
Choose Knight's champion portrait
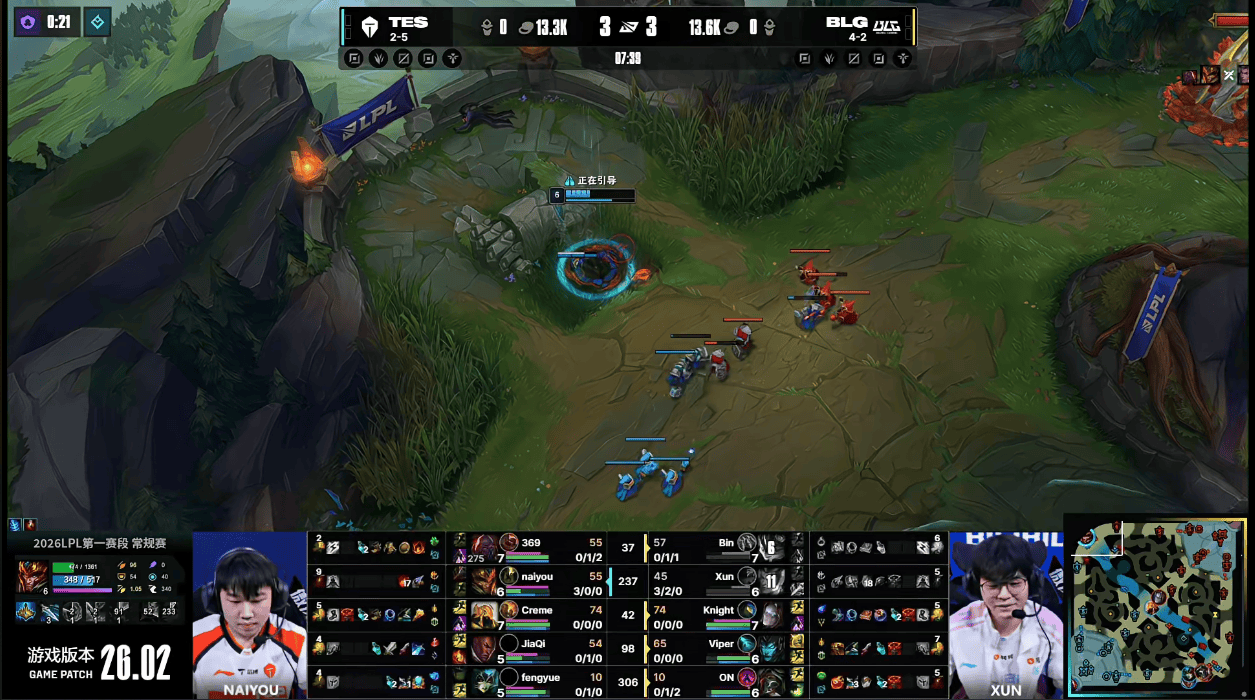[x=771, y=613]
